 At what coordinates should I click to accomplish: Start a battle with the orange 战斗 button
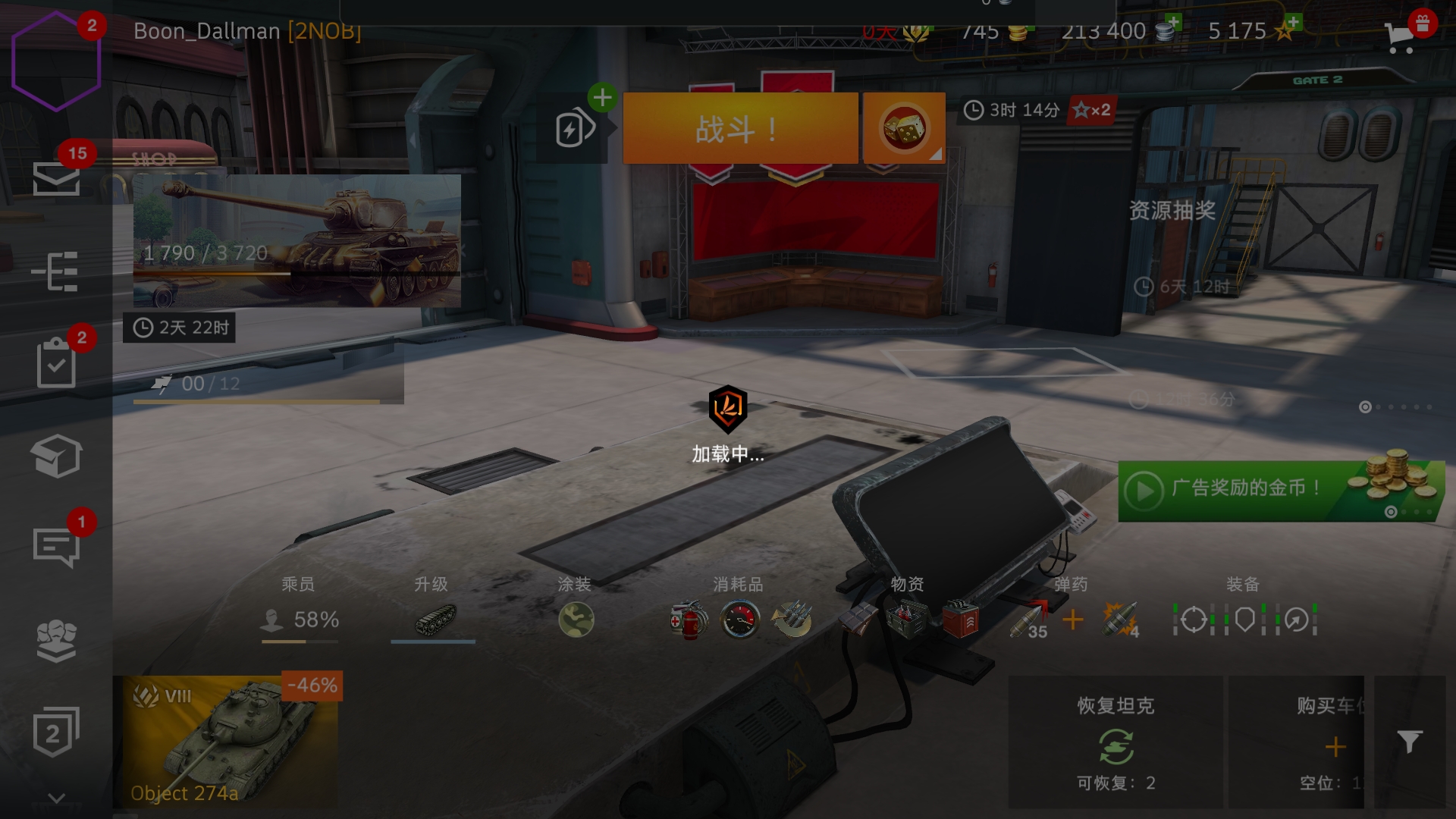pos(739,128)
